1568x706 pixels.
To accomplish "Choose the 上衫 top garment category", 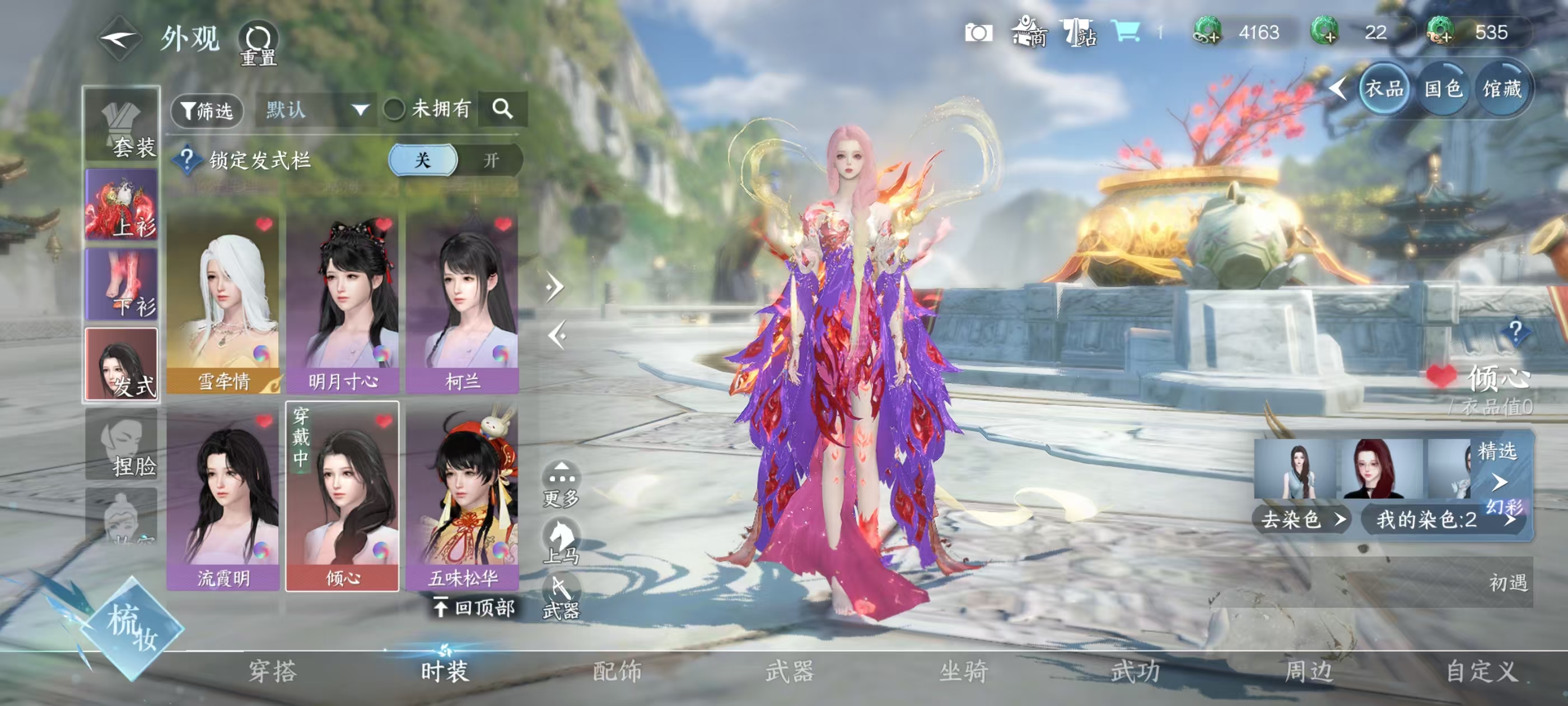I will point(122,205).
